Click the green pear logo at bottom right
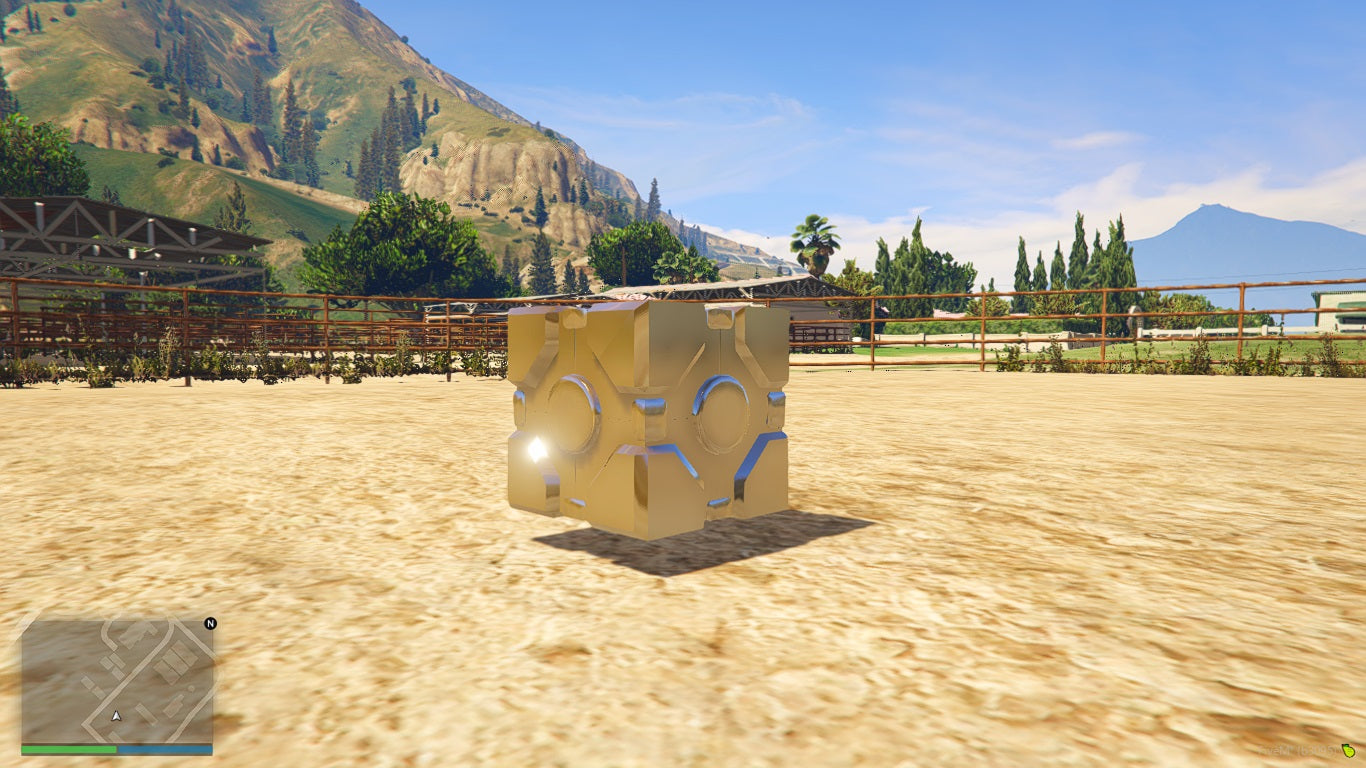The height and width of the screenshot is (768, 1366). (1348, 751)
